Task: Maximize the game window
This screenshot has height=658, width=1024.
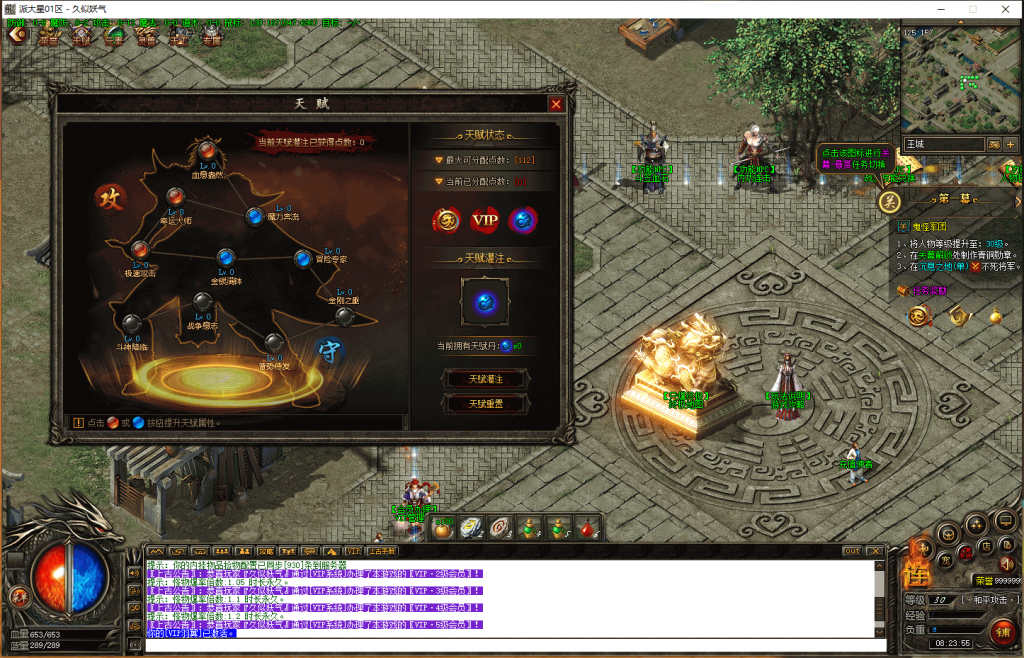Action: pyautogui.click(x=972, y=9)
